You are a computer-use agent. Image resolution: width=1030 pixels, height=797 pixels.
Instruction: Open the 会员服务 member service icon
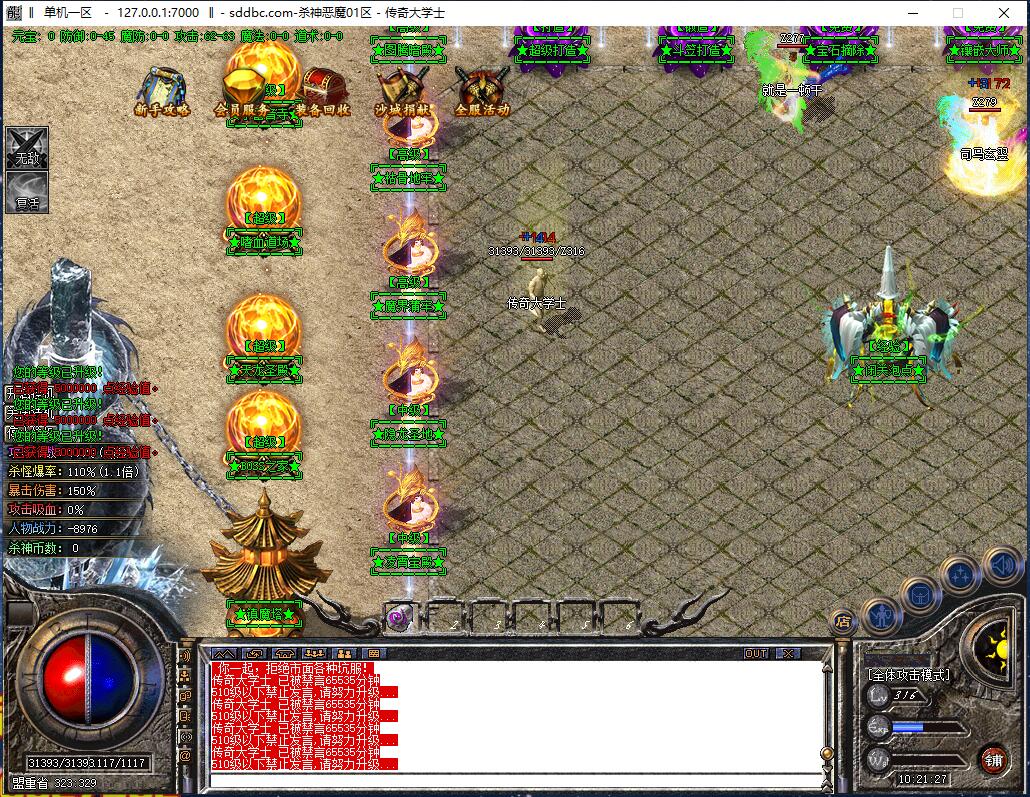pos(242,90)
